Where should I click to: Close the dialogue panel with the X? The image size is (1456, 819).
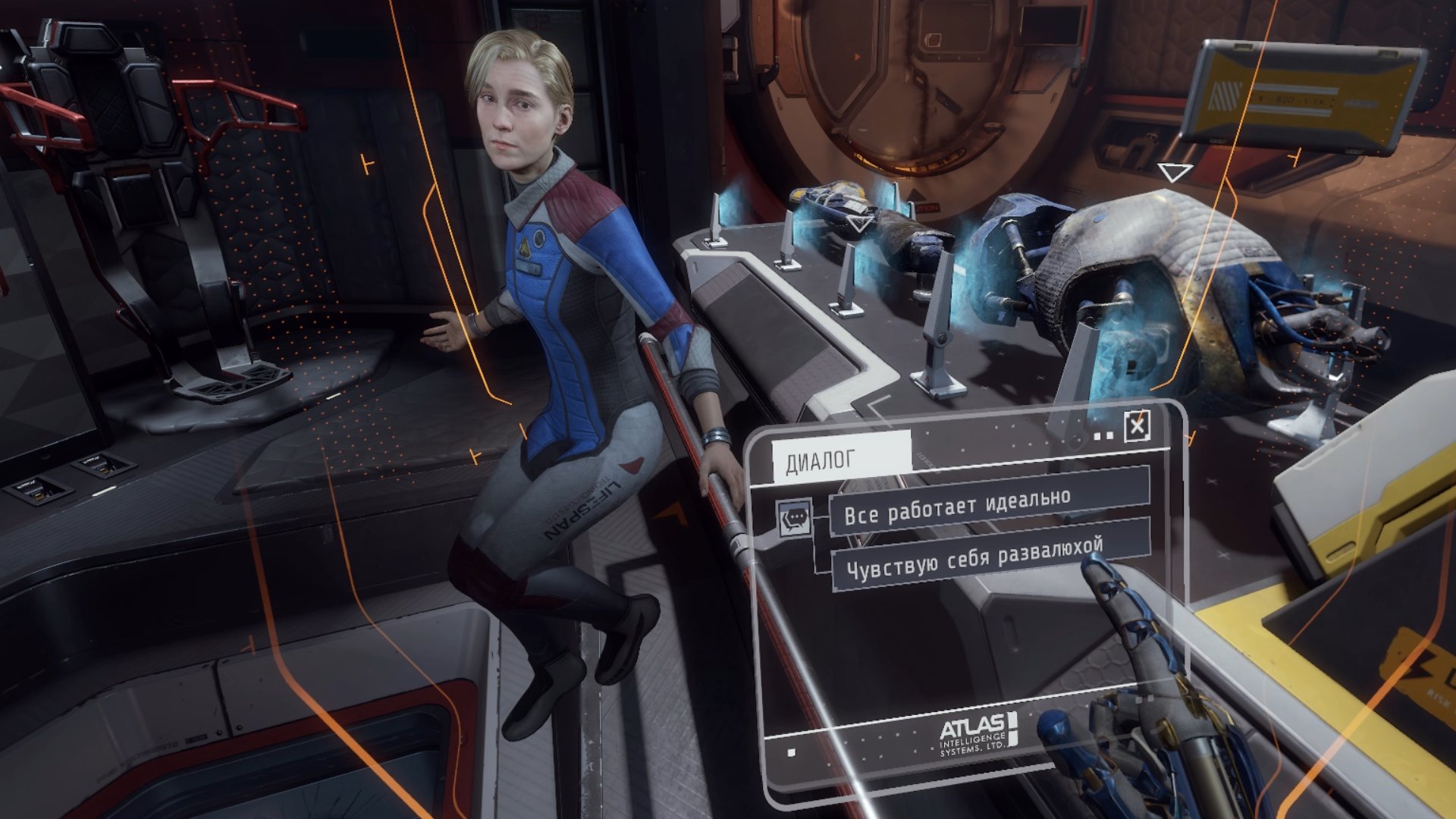[x=1137, y=427]
